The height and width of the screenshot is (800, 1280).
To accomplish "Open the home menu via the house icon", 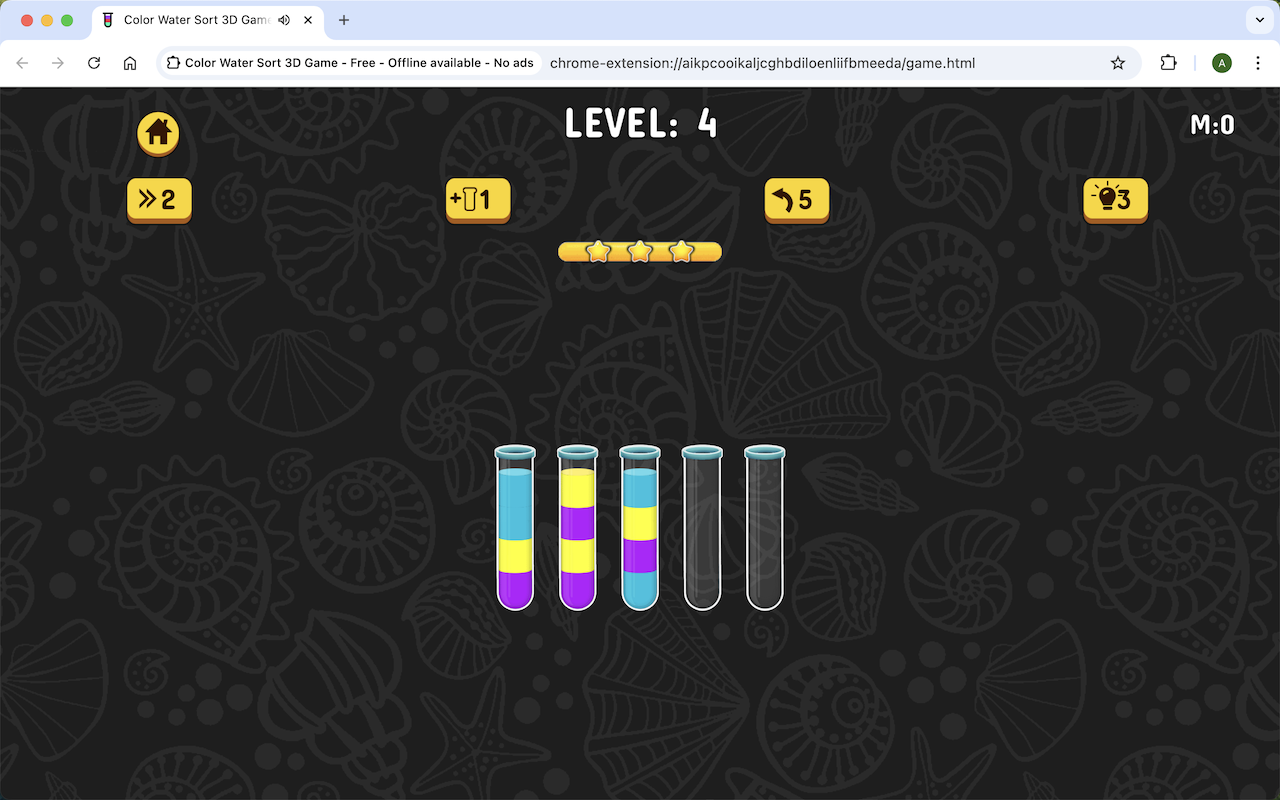I will point(157,133).
